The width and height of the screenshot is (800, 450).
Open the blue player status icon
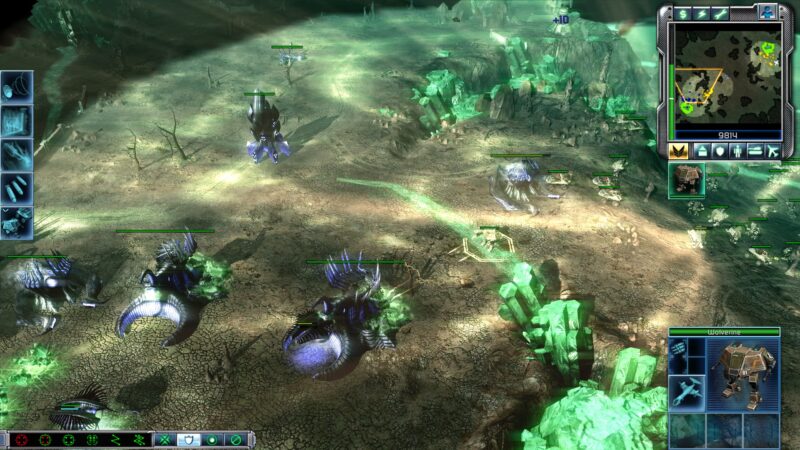(768, 12)
